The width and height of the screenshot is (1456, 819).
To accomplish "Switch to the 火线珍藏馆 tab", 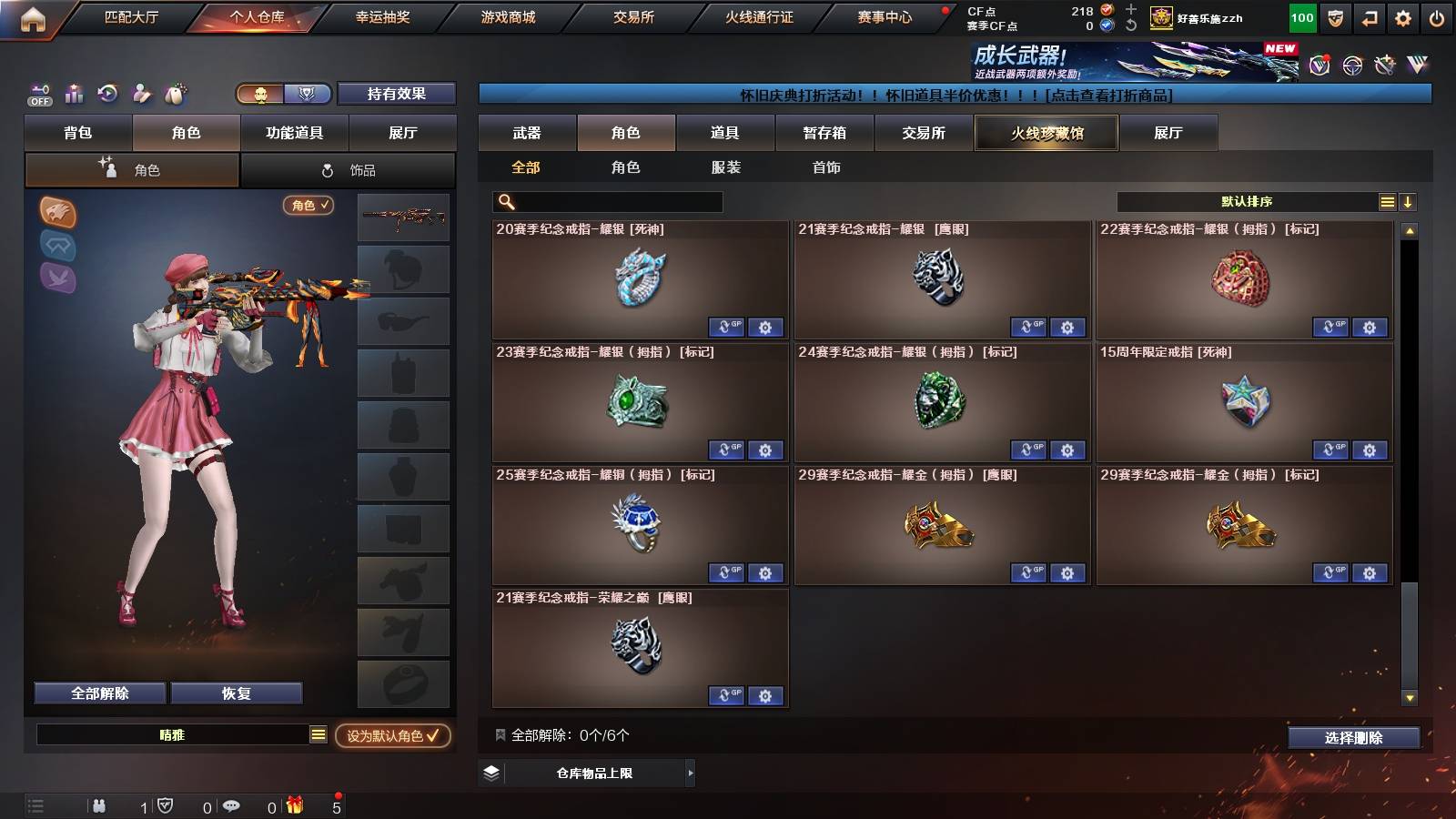I will click(1045, 133).
